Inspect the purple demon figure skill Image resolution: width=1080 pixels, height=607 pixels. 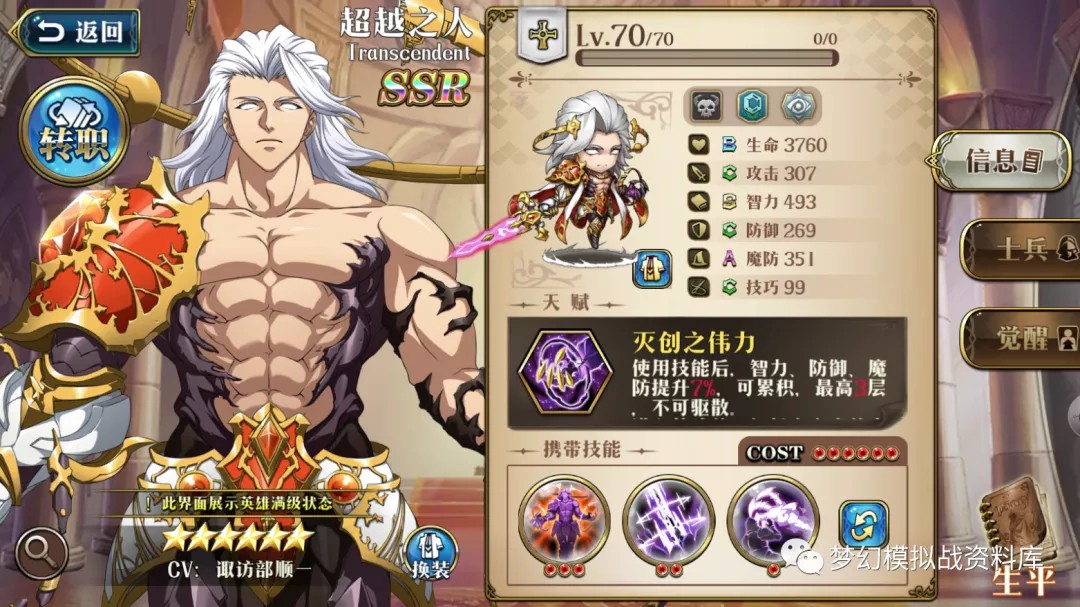point(564,521)
